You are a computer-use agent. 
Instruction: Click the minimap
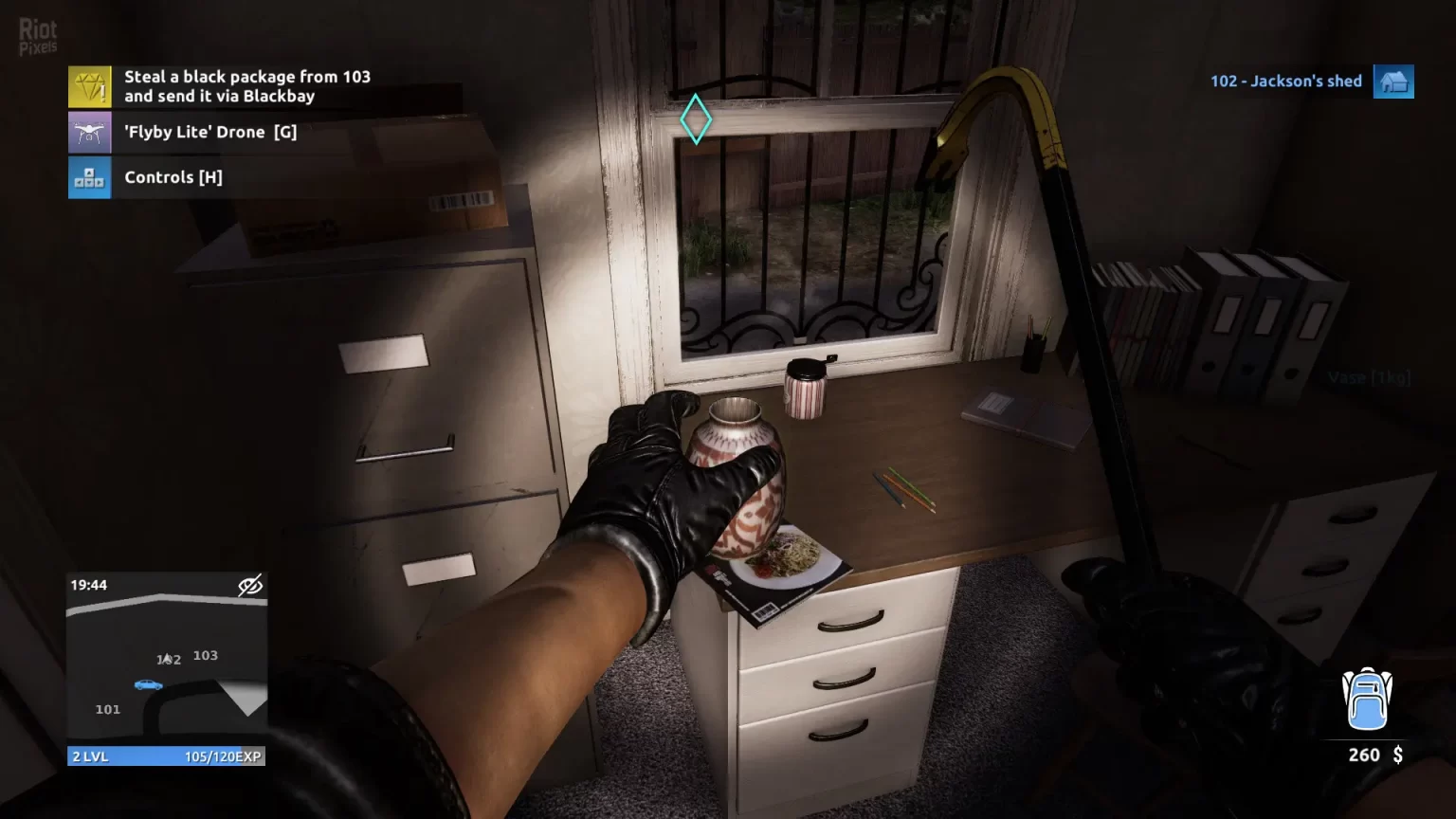[x=166, y=668]
